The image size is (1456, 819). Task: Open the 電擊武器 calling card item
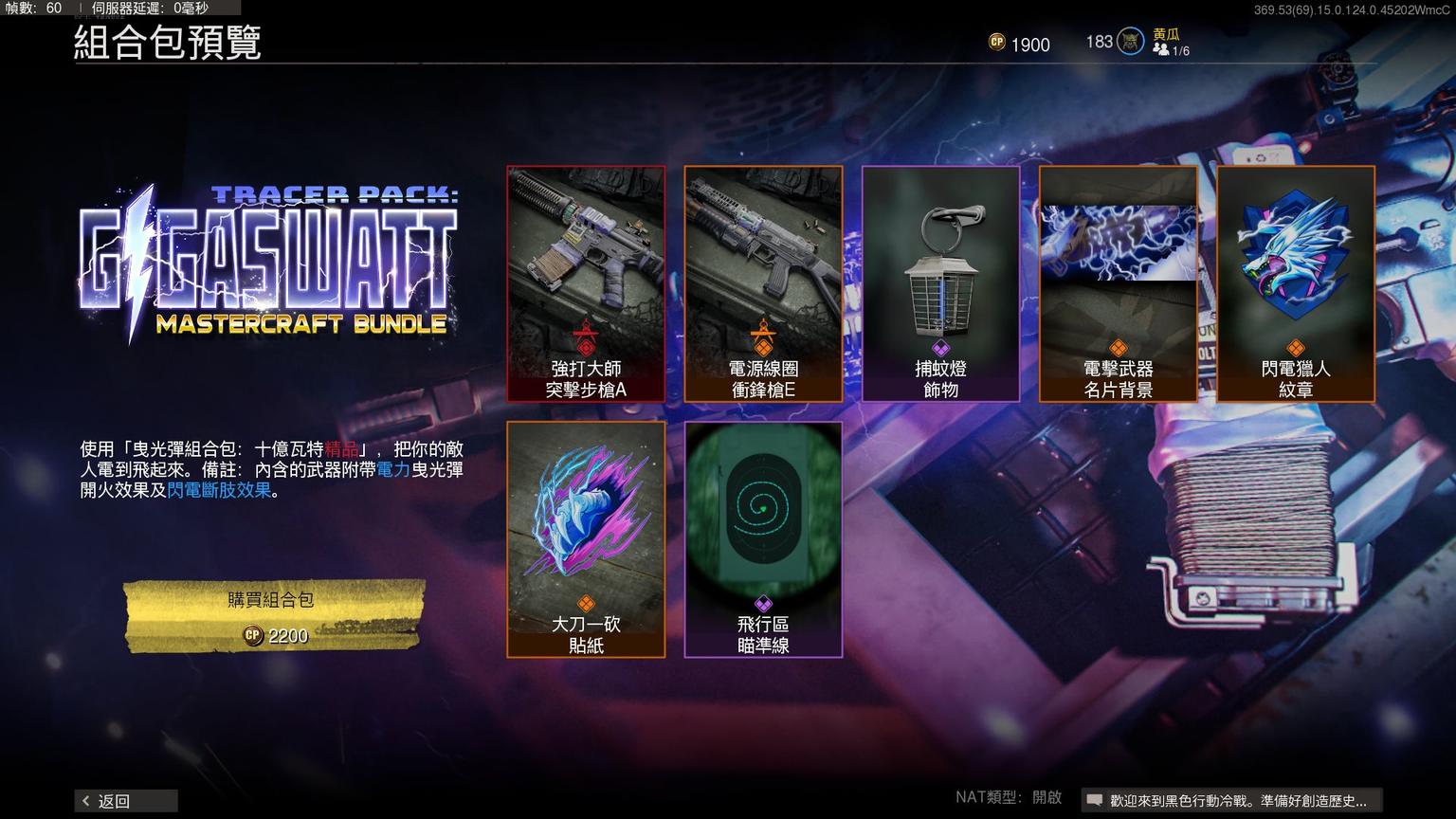[1119, 283]
